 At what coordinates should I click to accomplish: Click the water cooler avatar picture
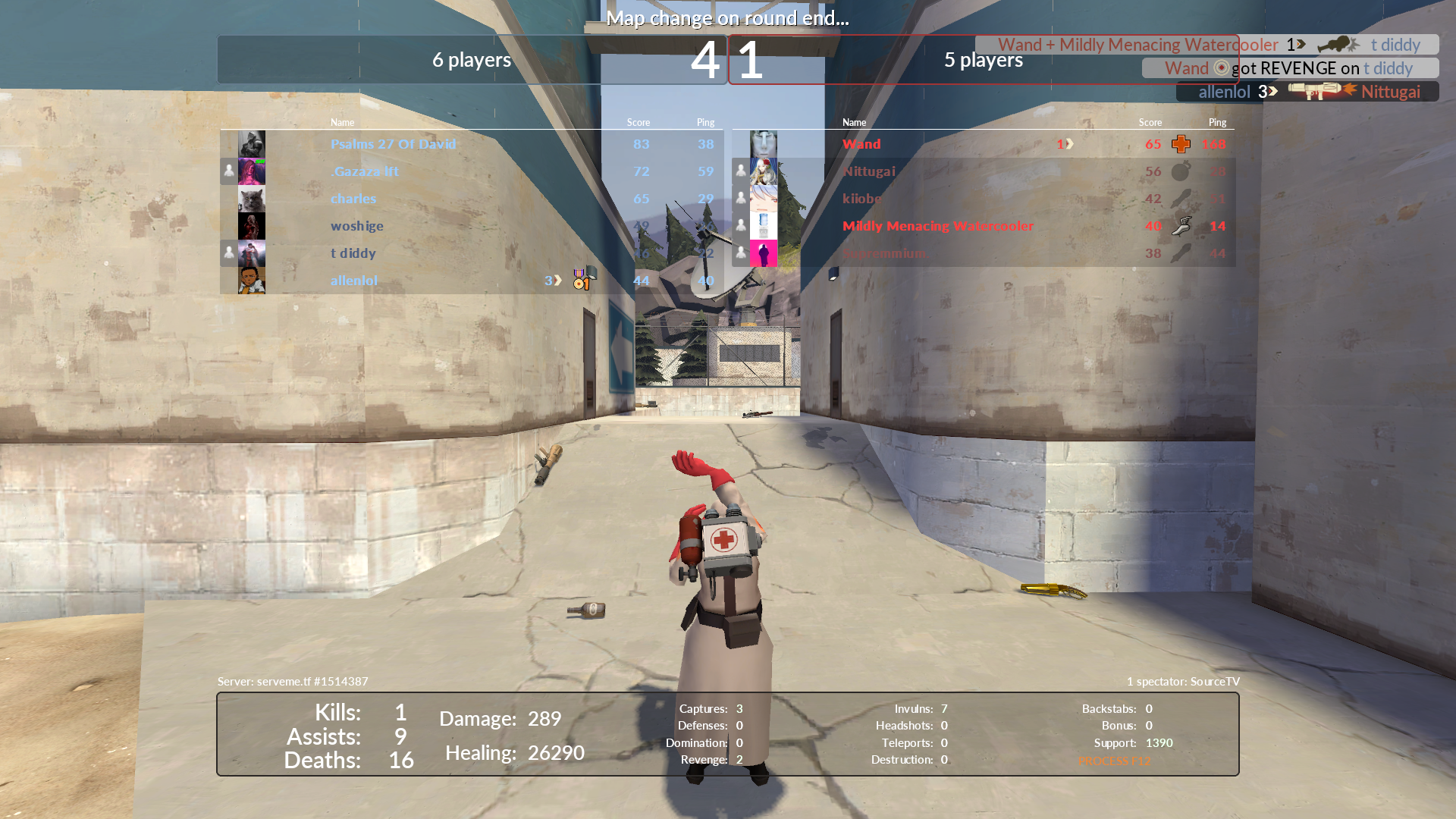pyautogui.click(x=764, y=226)
